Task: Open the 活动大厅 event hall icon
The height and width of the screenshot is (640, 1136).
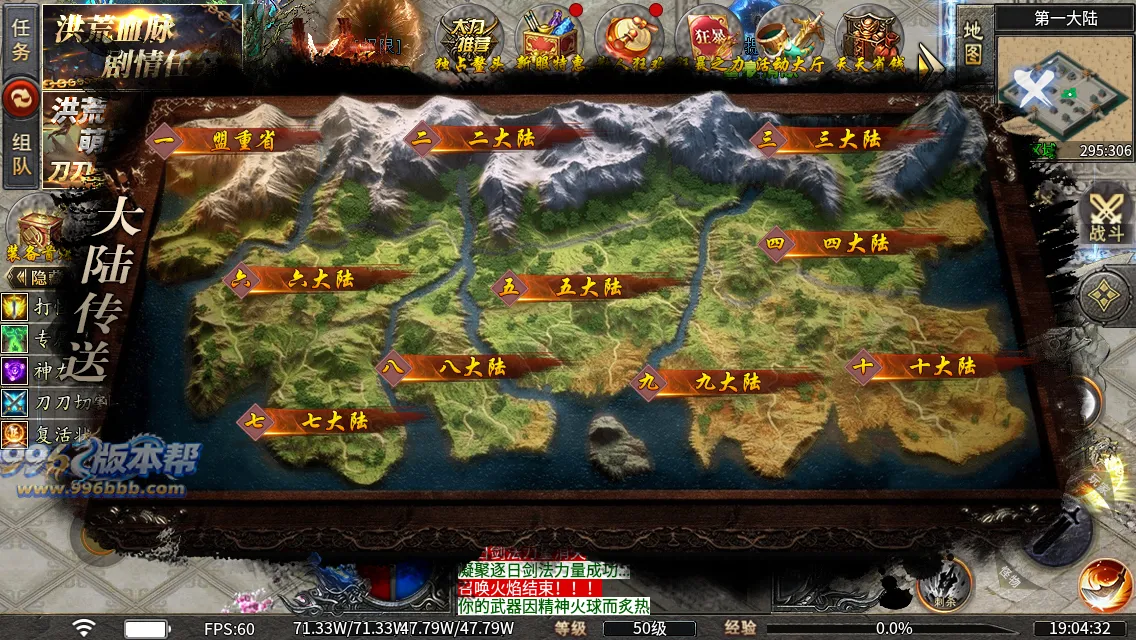Action: click(789, 40)
